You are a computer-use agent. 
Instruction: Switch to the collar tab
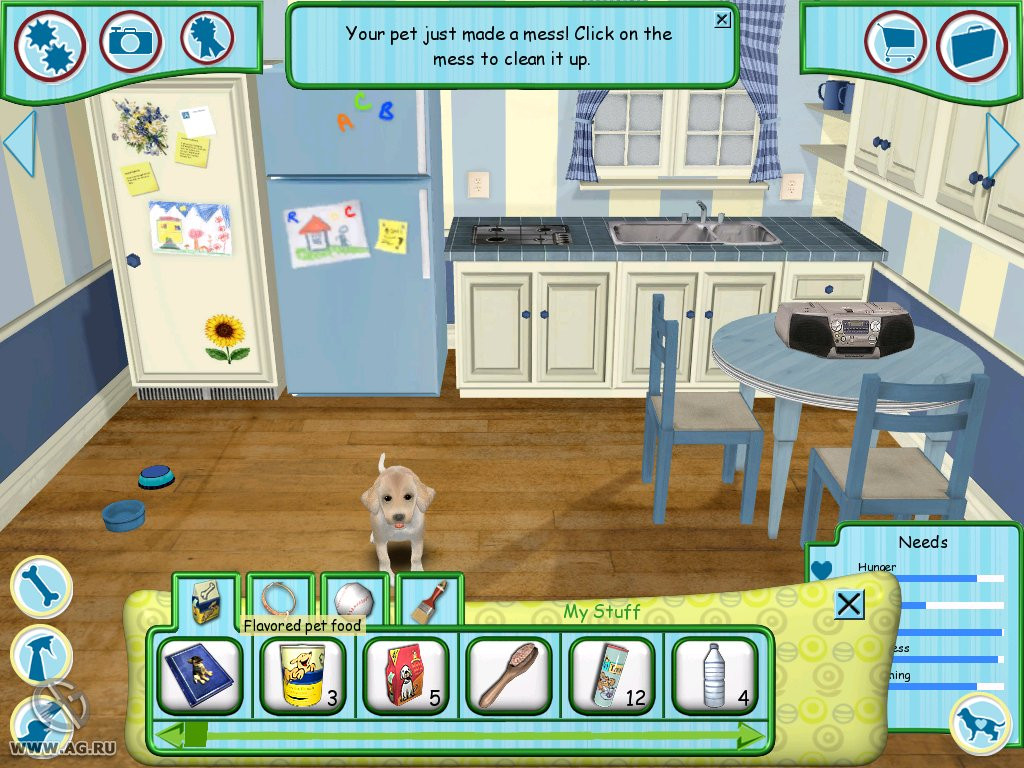(x=280, y=600)
